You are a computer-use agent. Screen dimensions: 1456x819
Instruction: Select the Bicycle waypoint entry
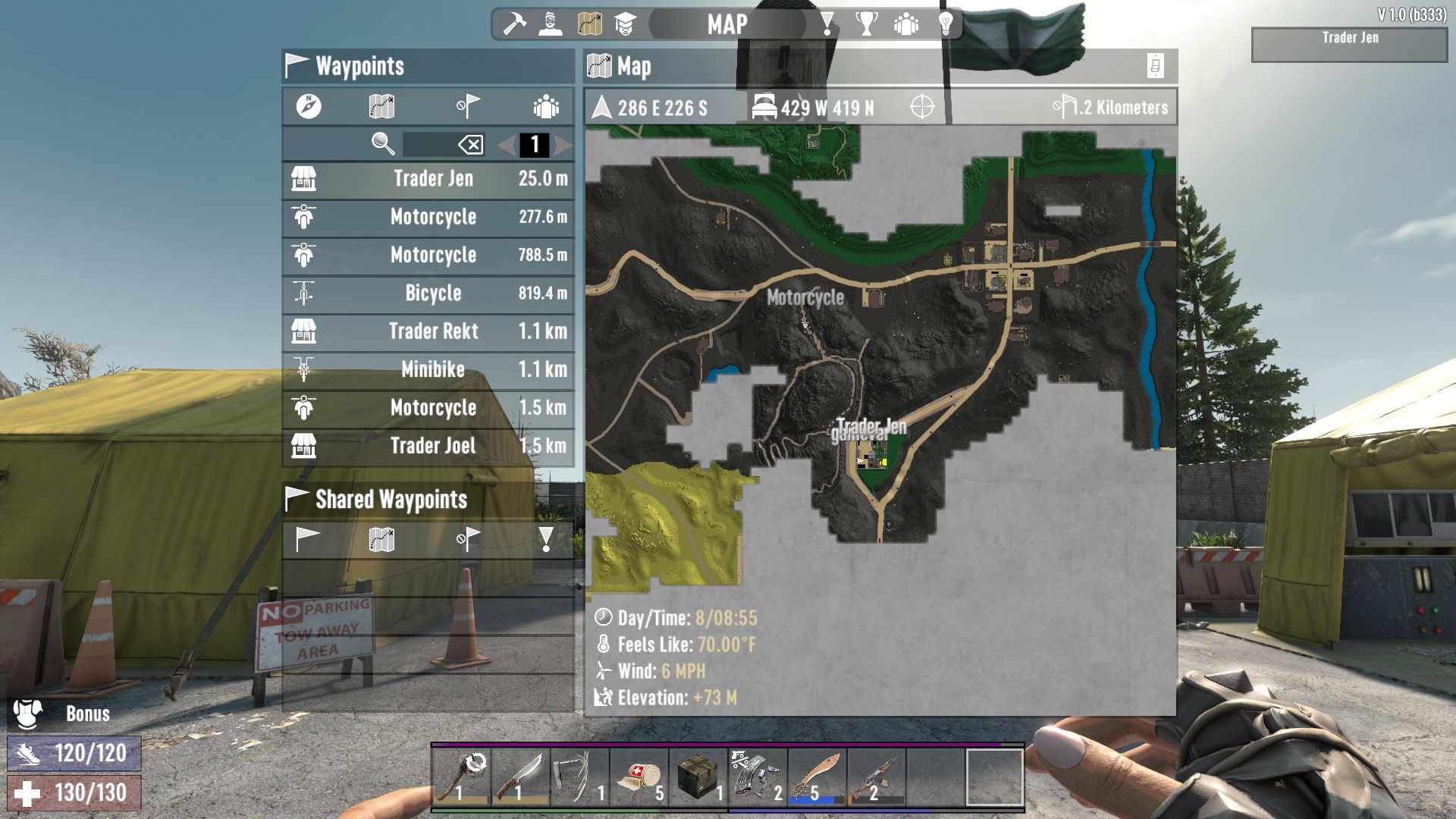pyautogui.click(x=428, y=293)
